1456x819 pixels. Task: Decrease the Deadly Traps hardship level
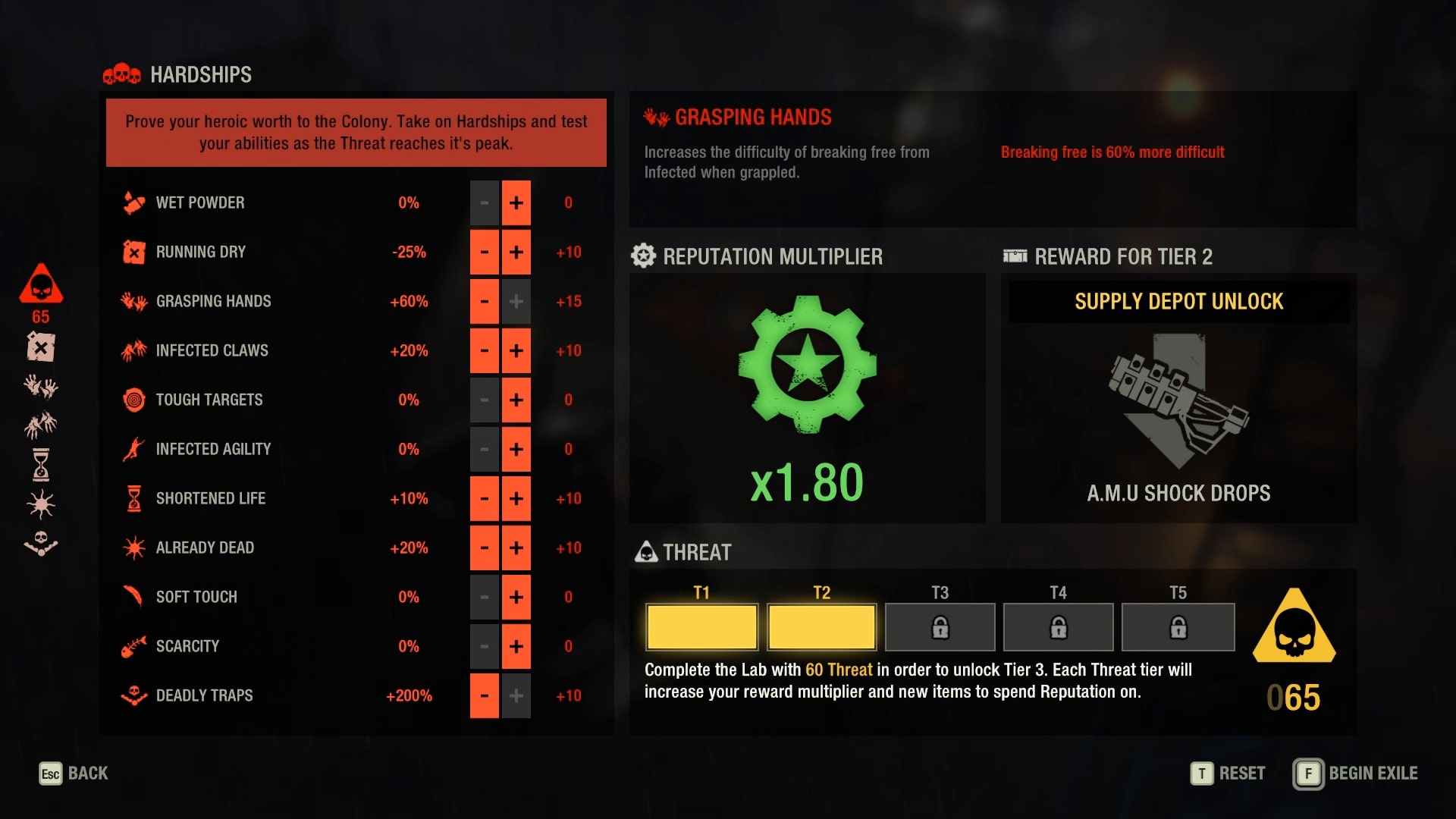(x=484, y=695)
